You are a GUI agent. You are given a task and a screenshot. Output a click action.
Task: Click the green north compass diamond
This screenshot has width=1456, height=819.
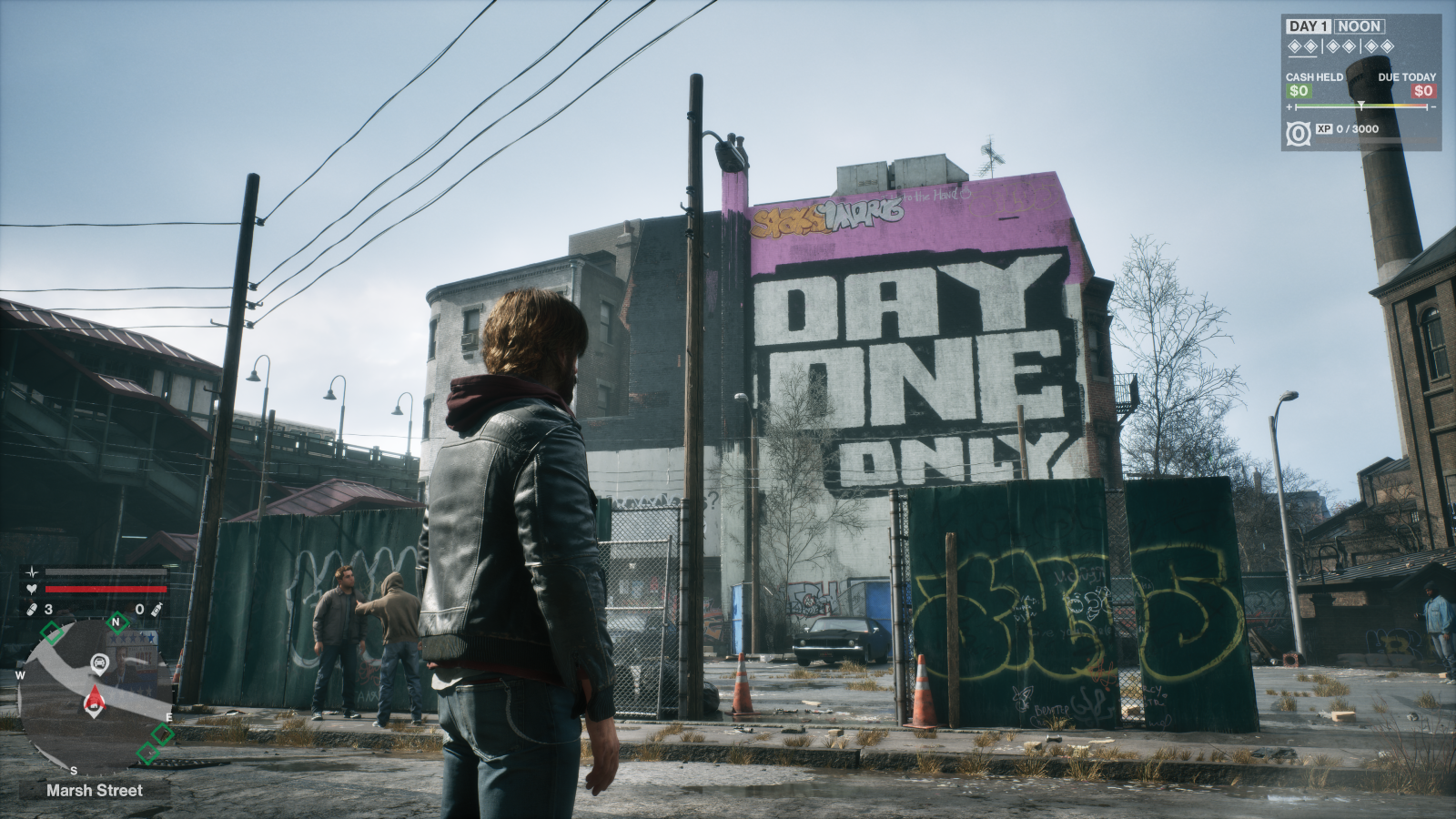116,623
